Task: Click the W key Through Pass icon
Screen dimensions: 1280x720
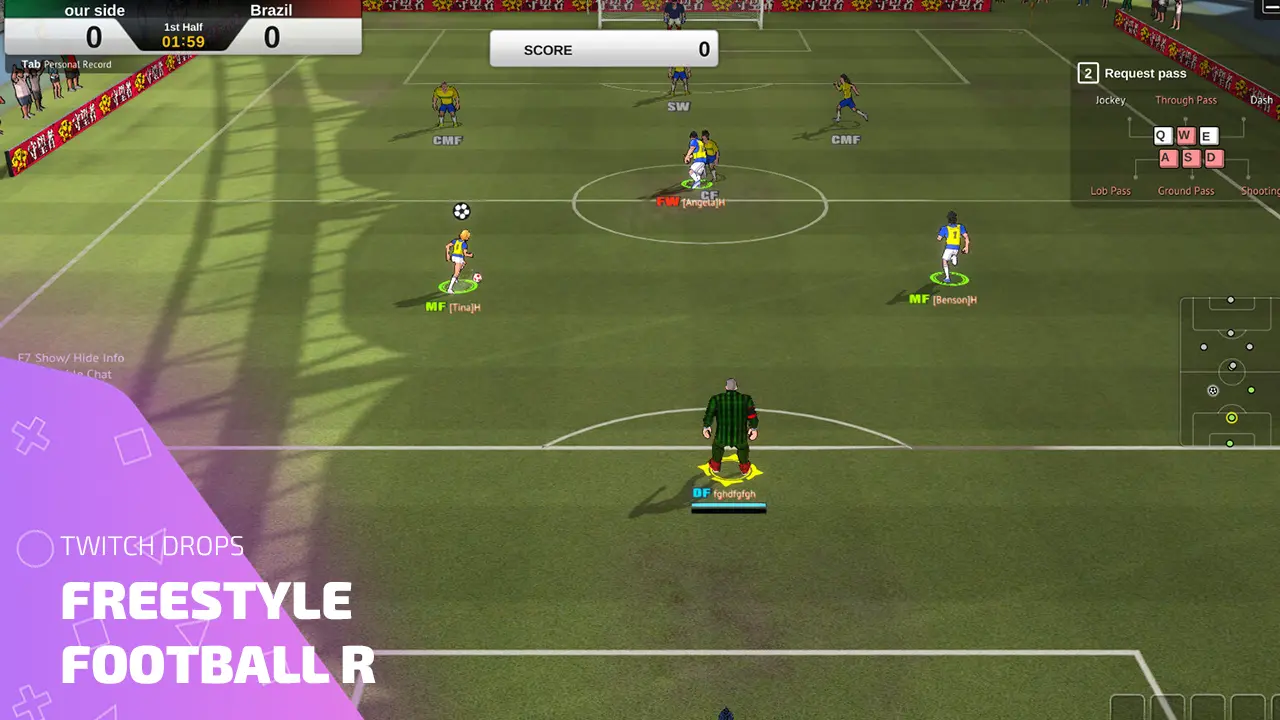Action: tap(1185, 135)
